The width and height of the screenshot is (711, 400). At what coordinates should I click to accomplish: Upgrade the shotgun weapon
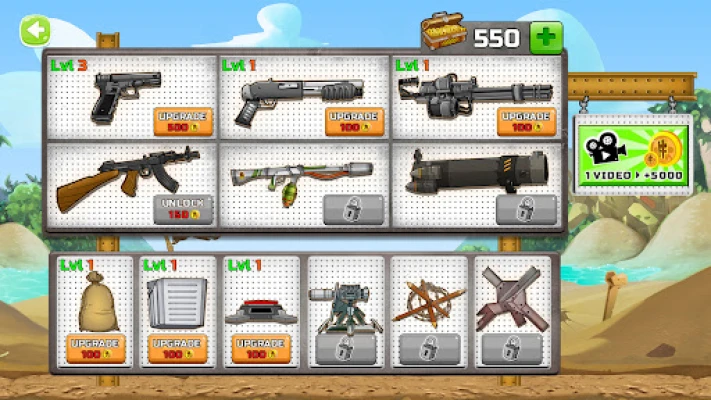tap(355, 122)
